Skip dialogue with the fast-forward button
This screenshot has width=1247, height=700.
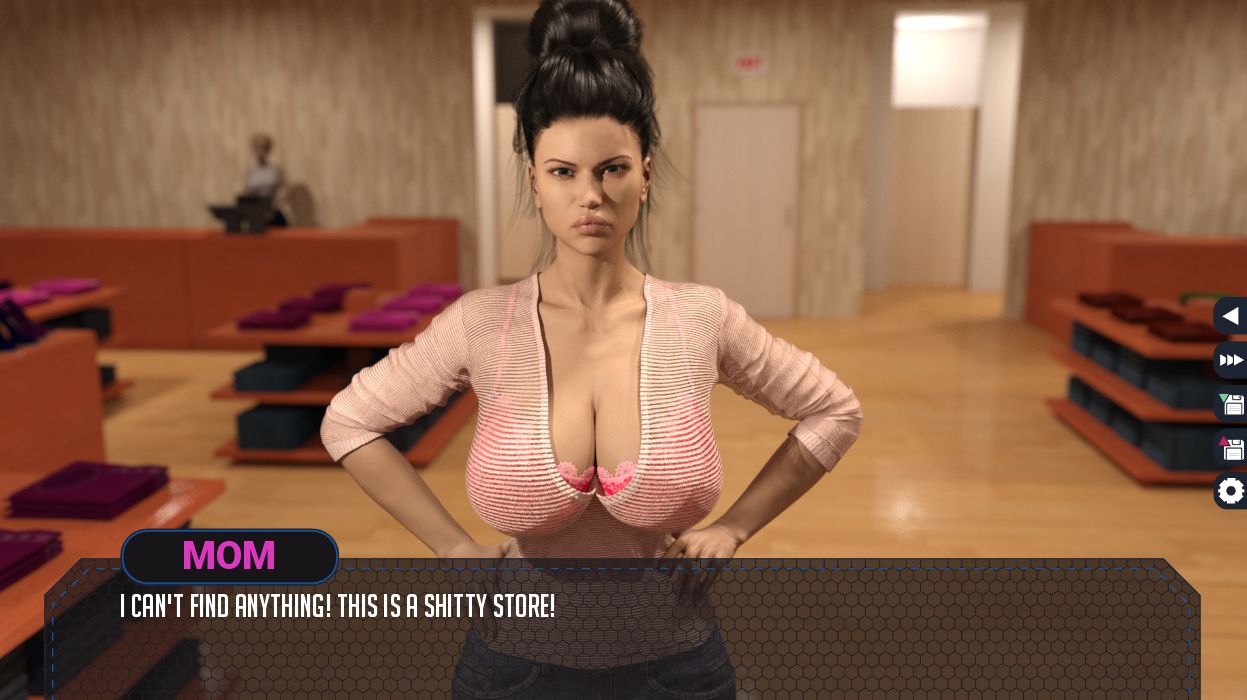[1231, 360]
